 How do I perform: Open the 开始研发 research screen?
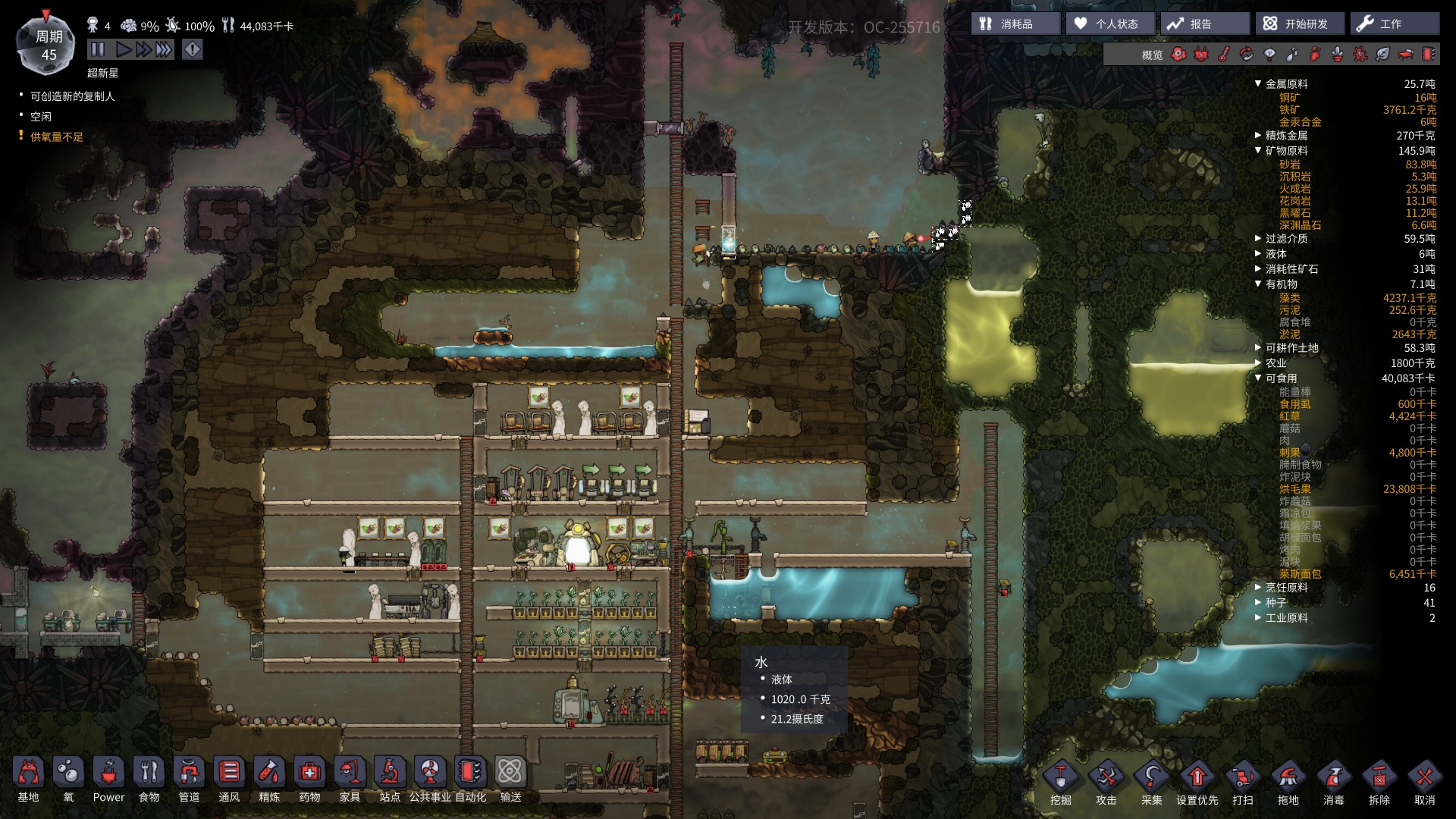pos(1300,24)
